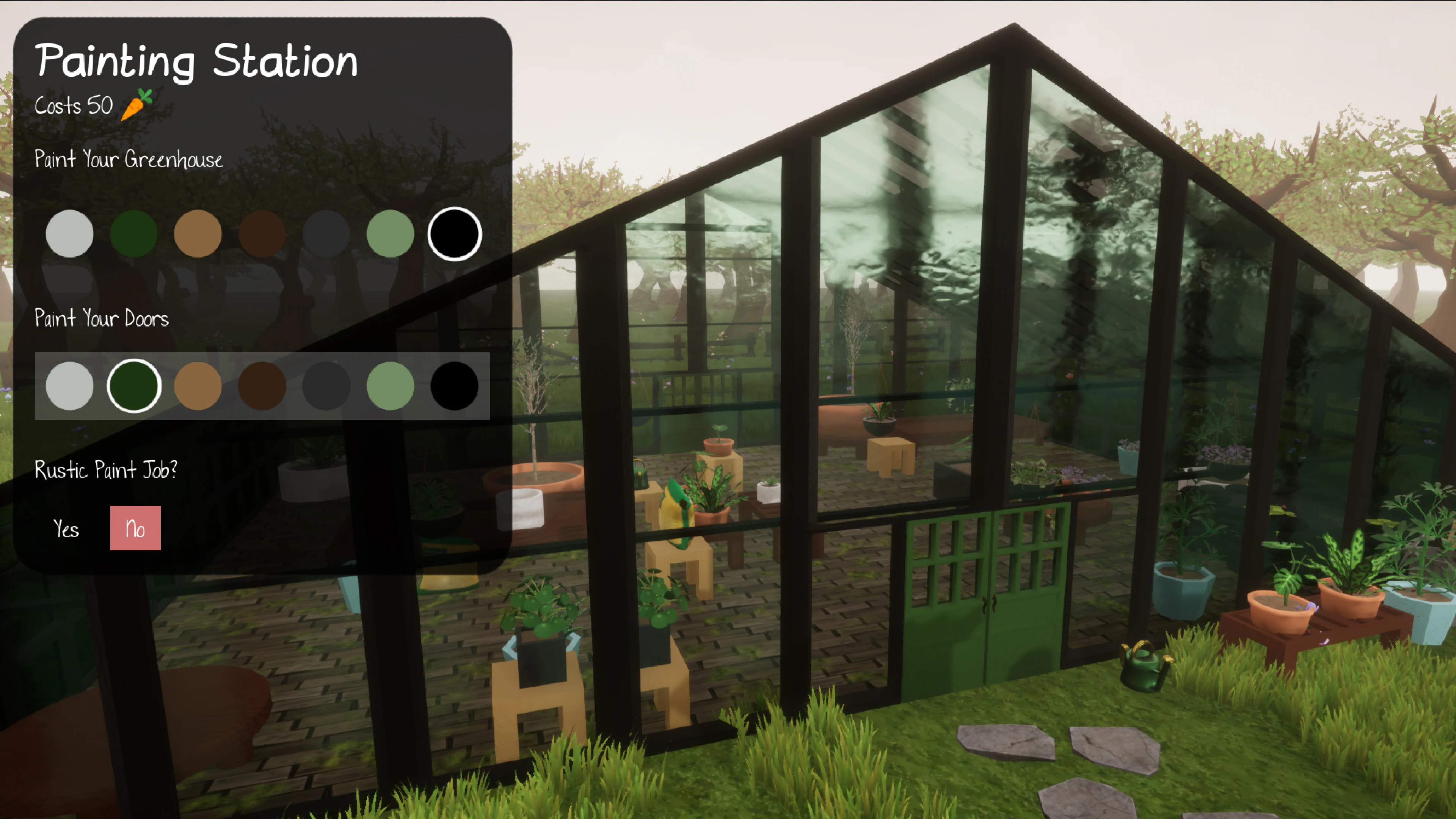Select sage green paint for the doors
Viewport: 1456px width, 819px height.
(391, 387)
